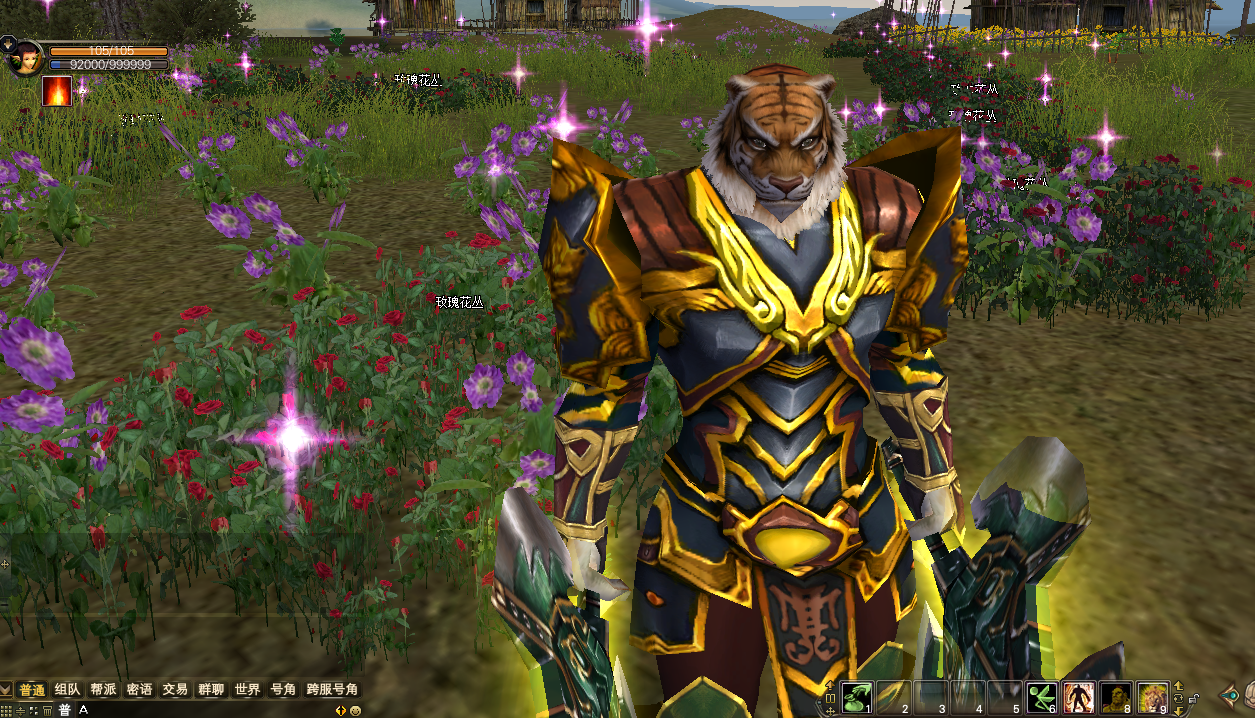This screenshot has width=1255, height=718.
Task: Activate the green running figure skill
Action: tap(1041, 697)
